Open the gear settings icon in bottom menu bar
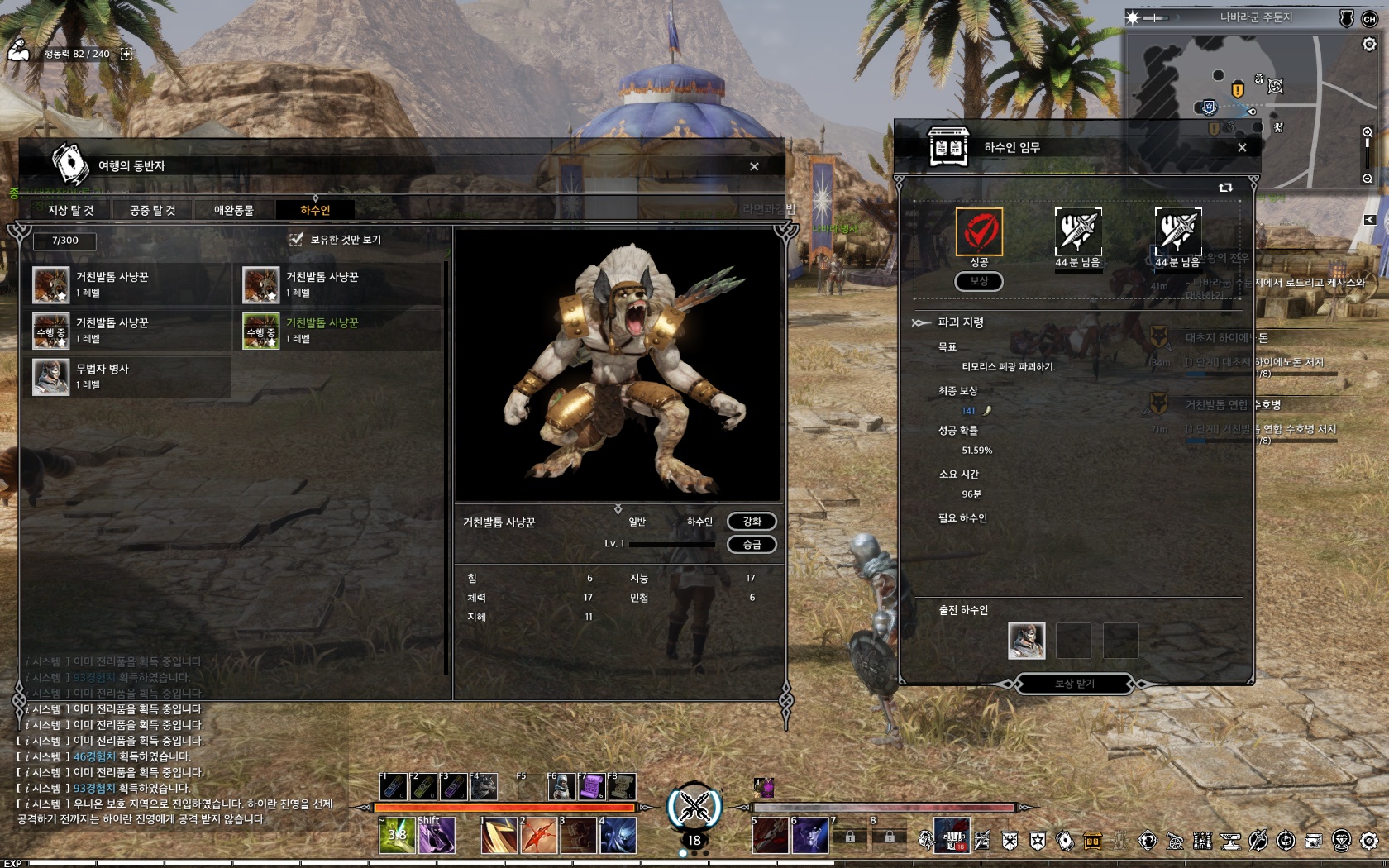 tap(1369, 841)
